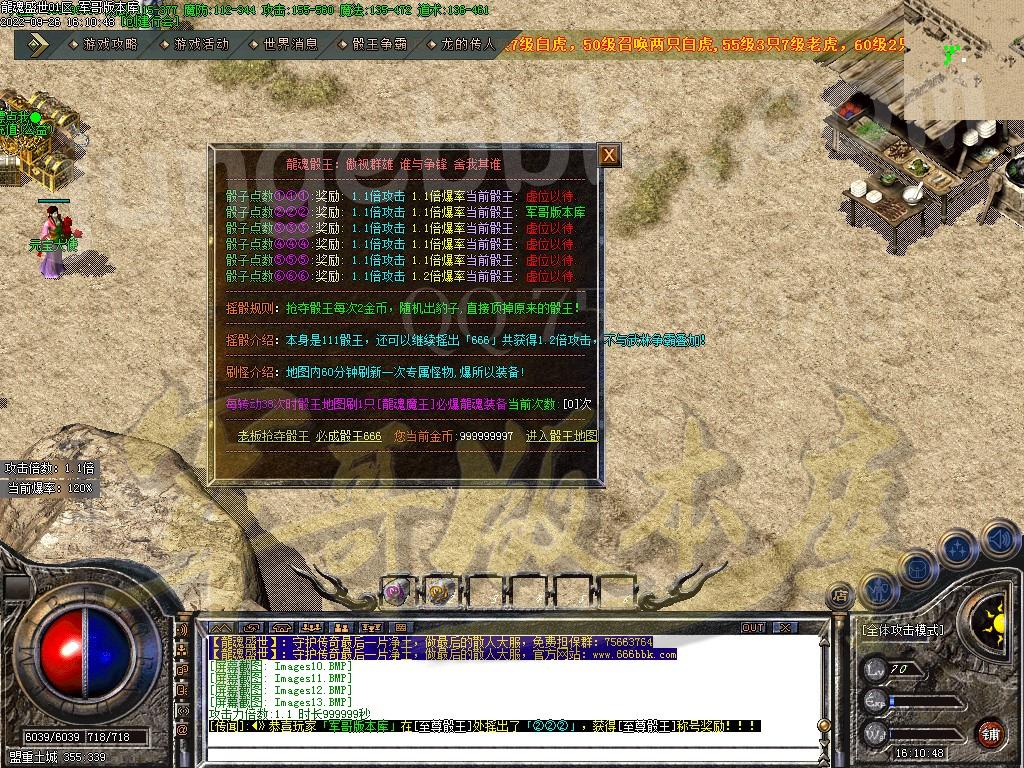Image resolution: width=1024 pixels, height=768 pixels.
Task: Collapse the top menu with the arrow button
Action: (x=37, y=44)
